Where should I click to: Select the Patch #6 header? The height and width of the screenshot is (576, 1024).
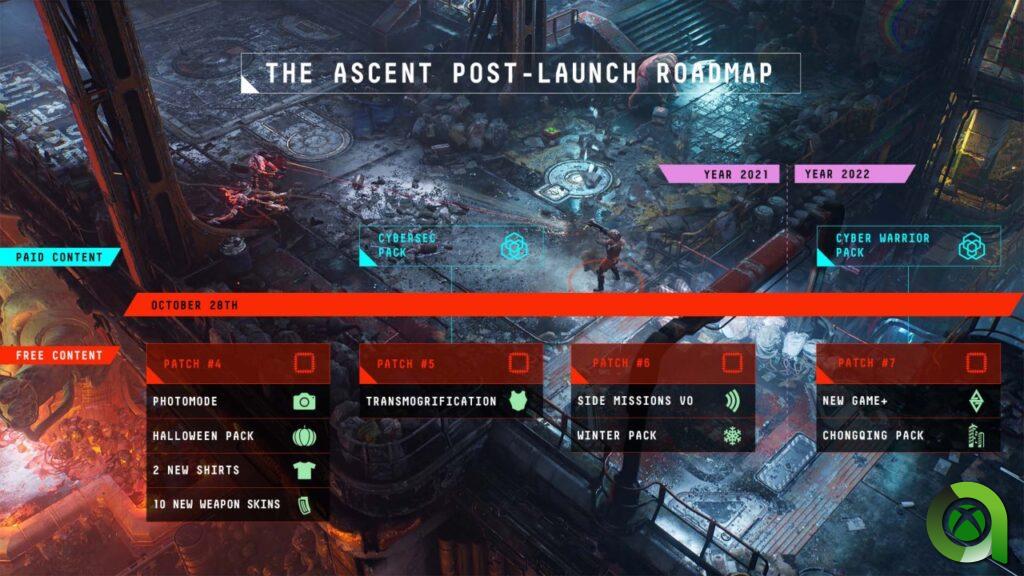pos(663,363)
